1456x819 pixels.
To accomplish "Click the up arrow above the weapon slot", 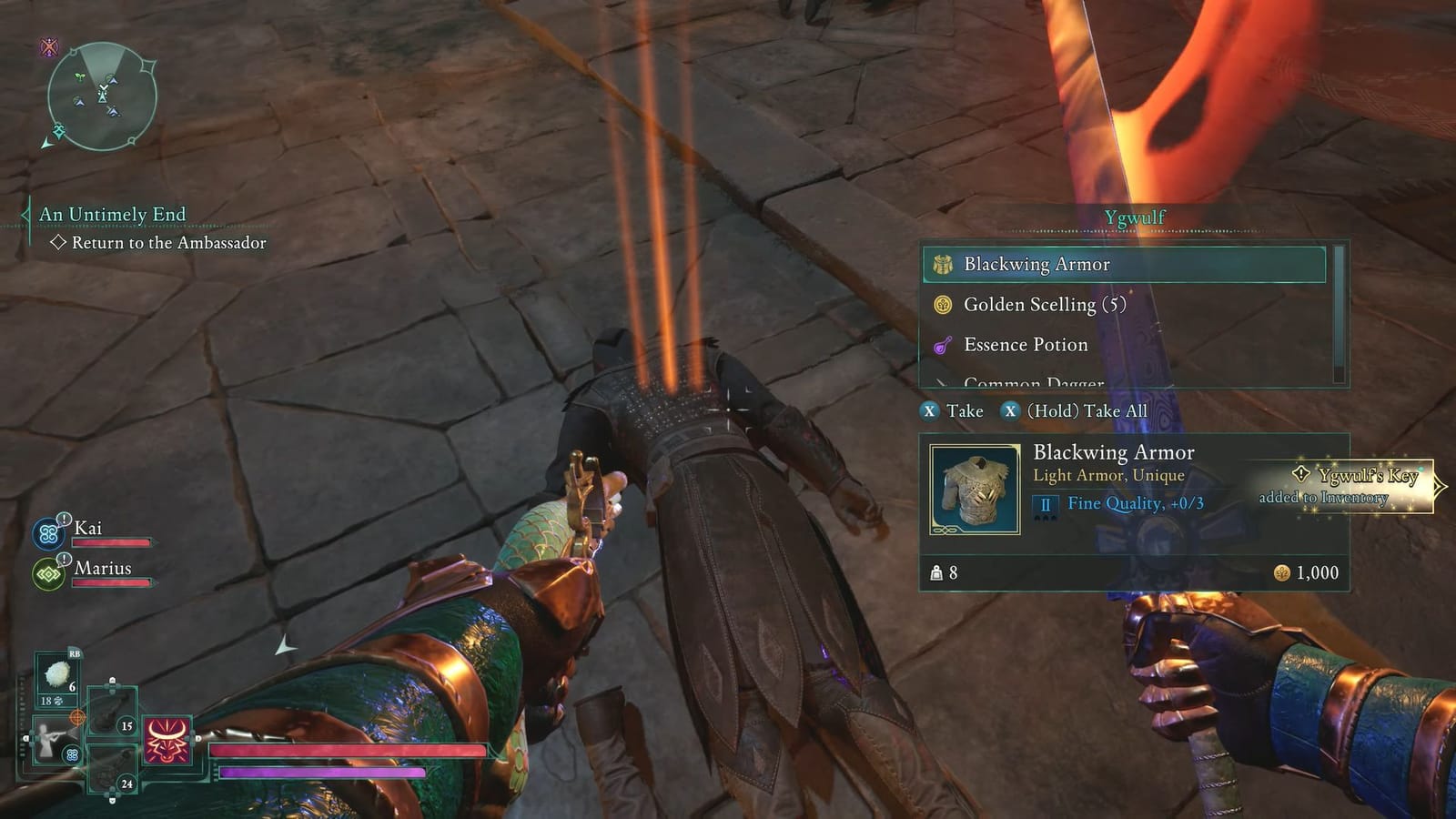I will (x=112, y=682).
